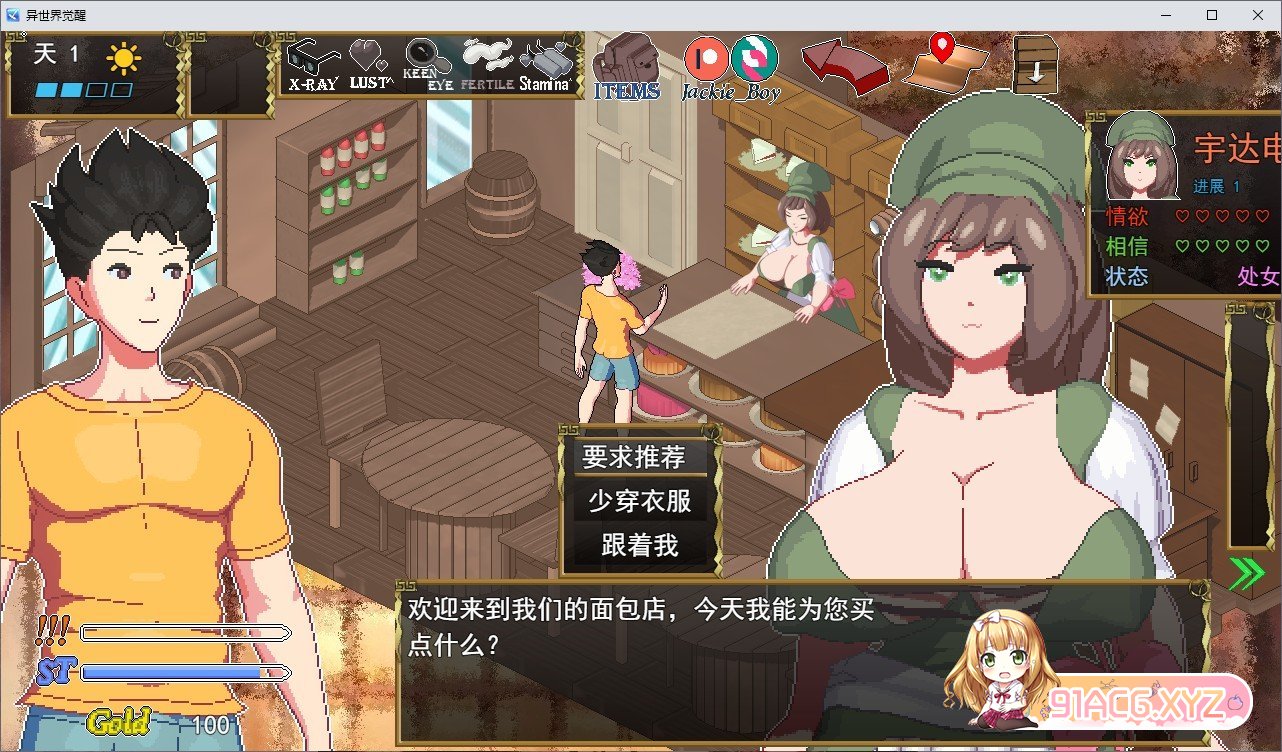Toggle the LUST heart skill icon
1282x752 pixels.
click(x=370, y=64)
